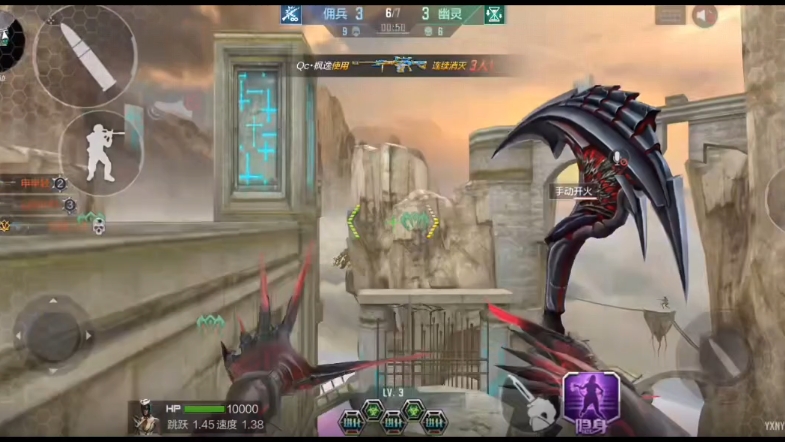The image size is (785, 442).
Task: Toggle the speaker sound icon
Action: click(704, 15)
